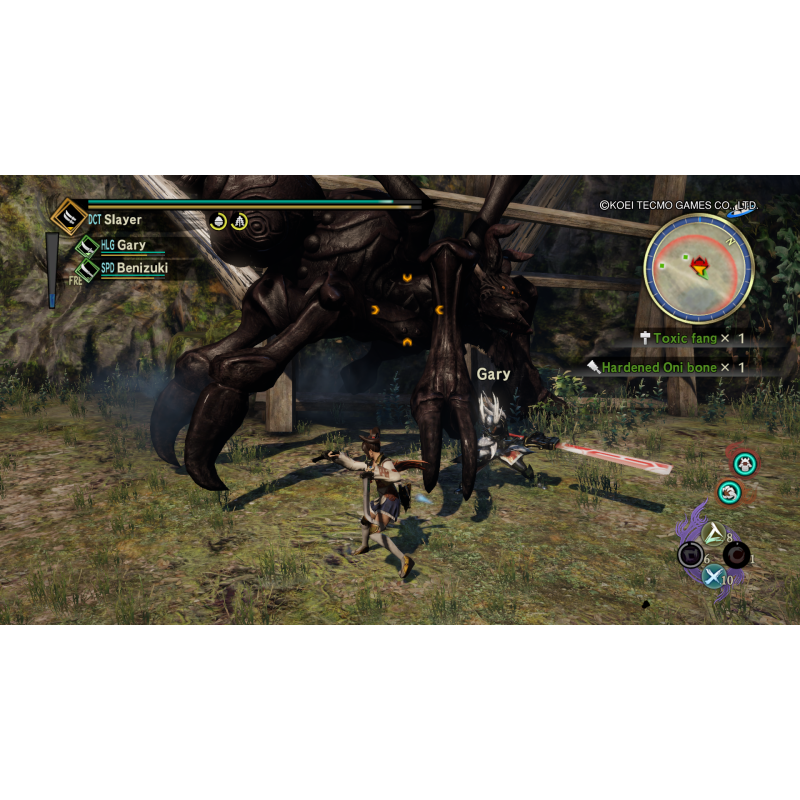Select the red oni marker on the minimap
The width and height of the screenshot is (800, 800).
tap(701, 267)
